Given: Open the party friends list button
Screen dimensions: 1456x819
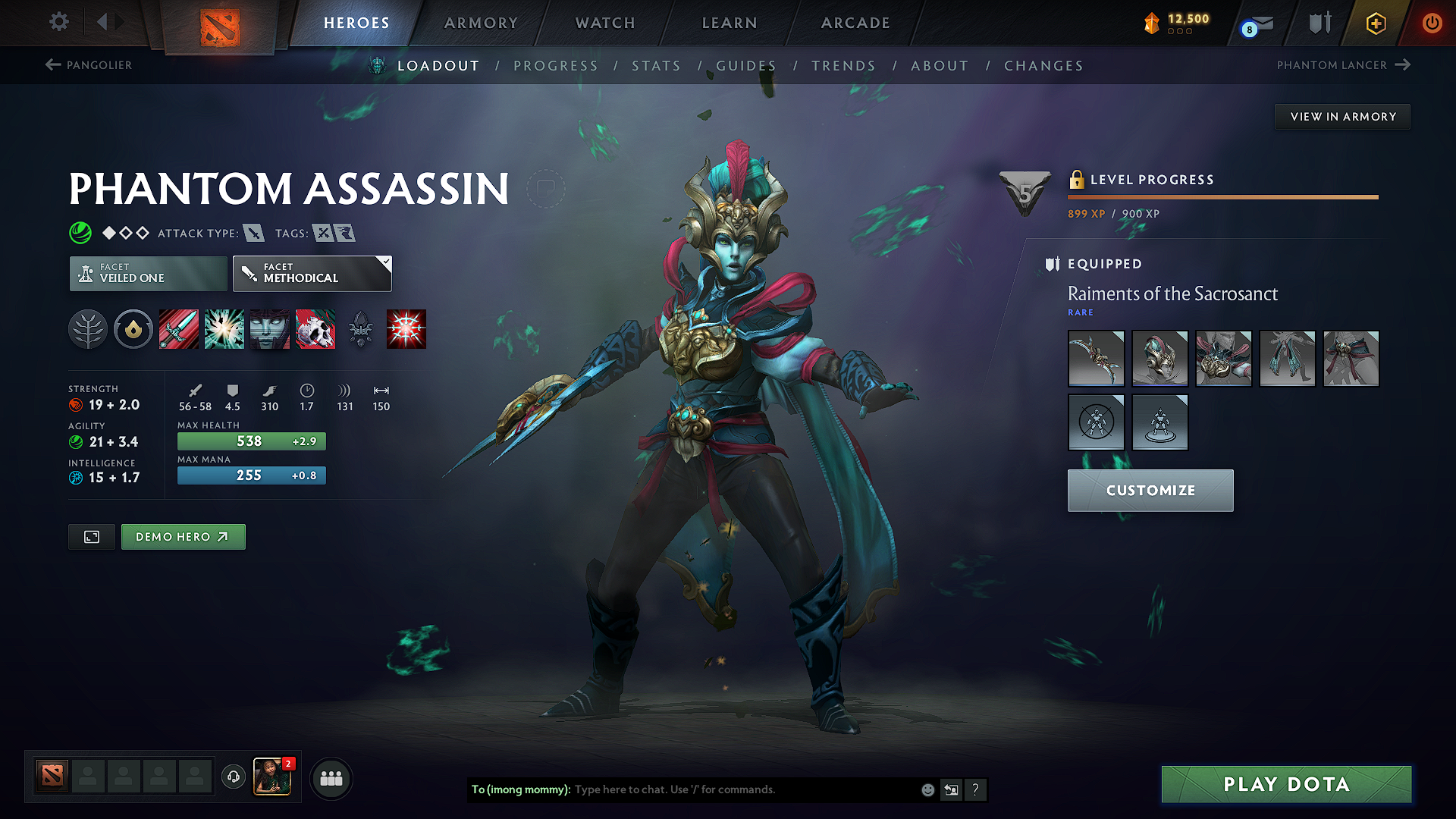Looking at the screenshot, I should pyautogui.click(x=331, y=779).
